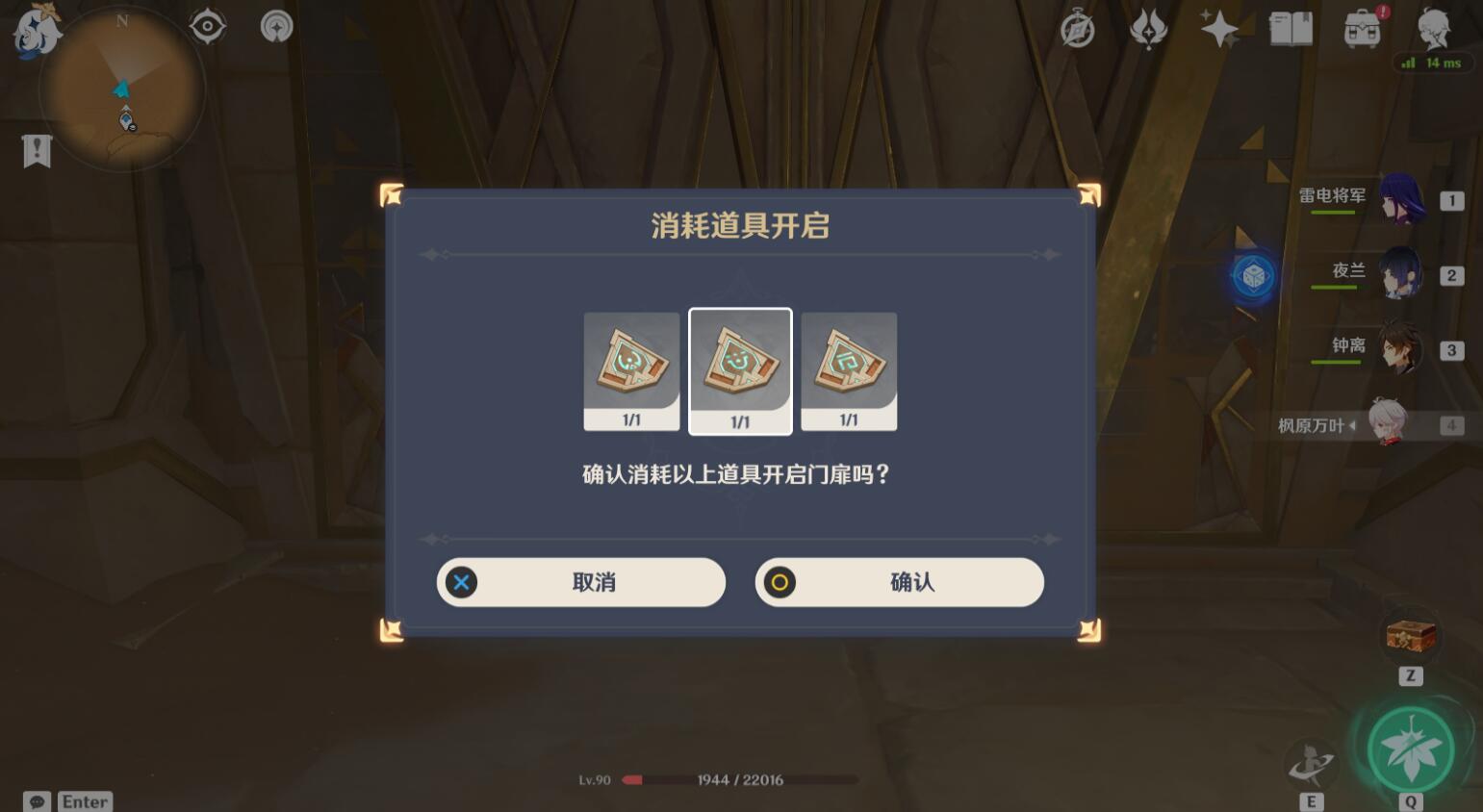Open the character profile icon
This screenshot has height=812, width=1483.
pyautogui.click(x=1434, y=27)
